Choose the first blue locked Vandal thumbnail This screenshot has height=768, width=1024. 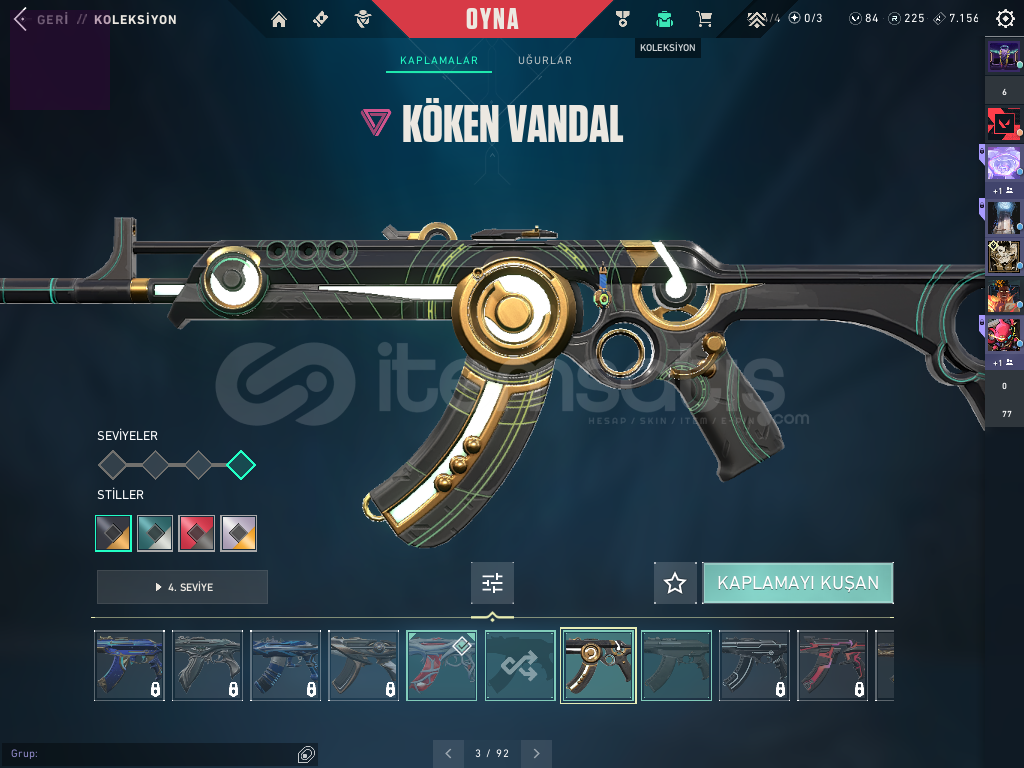pos(130,665)
